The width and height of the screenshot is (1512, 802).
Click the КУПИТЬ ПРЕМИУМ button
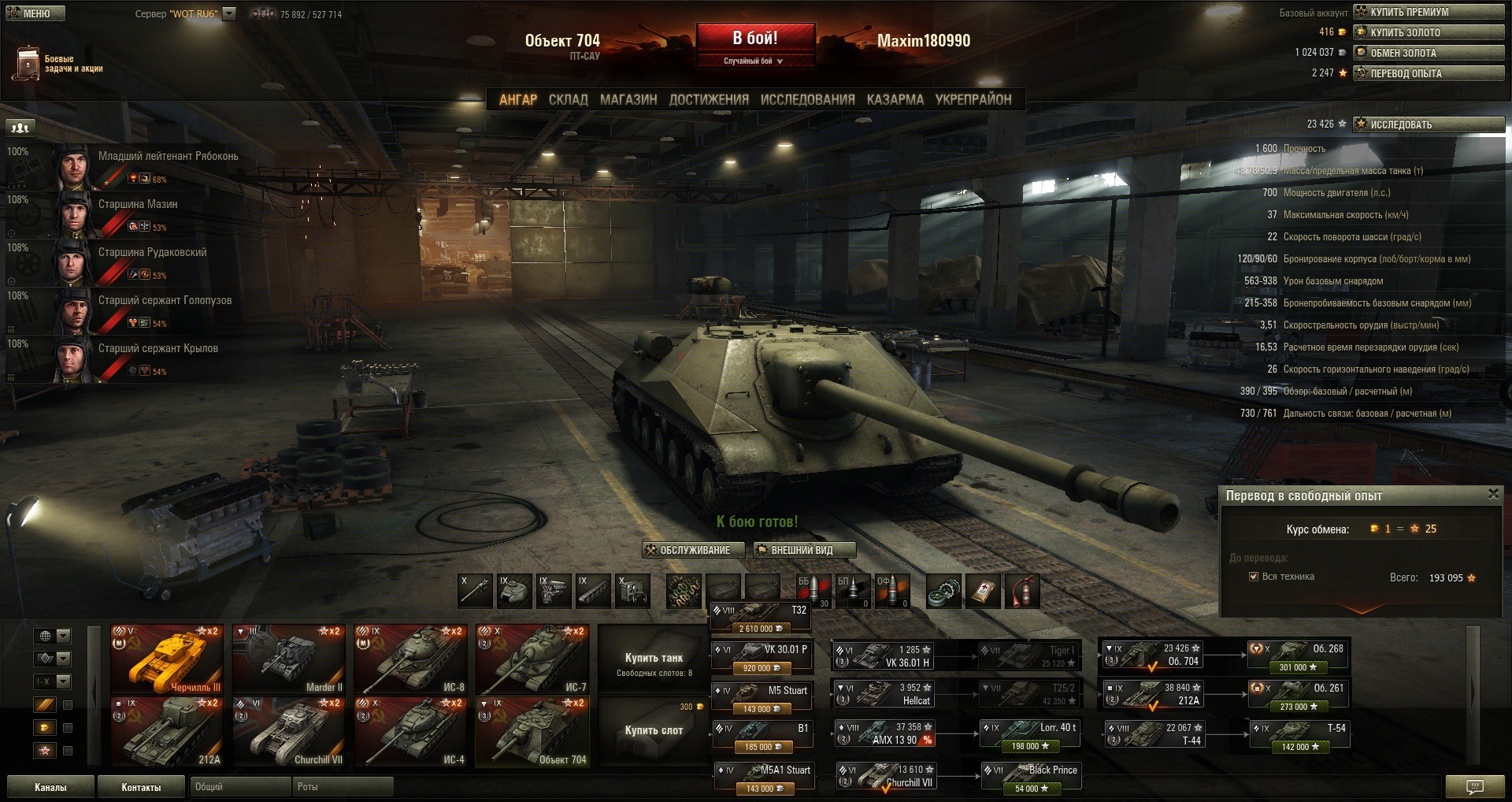point(1429,12)
